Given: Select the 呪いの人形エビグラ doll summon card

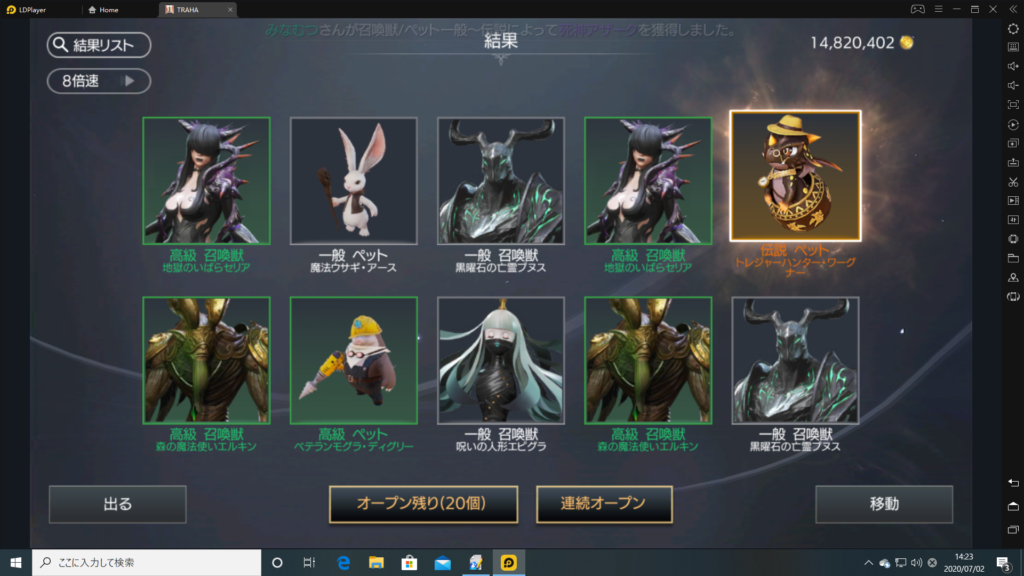Looking at the screenshot, I should (x=500, y=360).
